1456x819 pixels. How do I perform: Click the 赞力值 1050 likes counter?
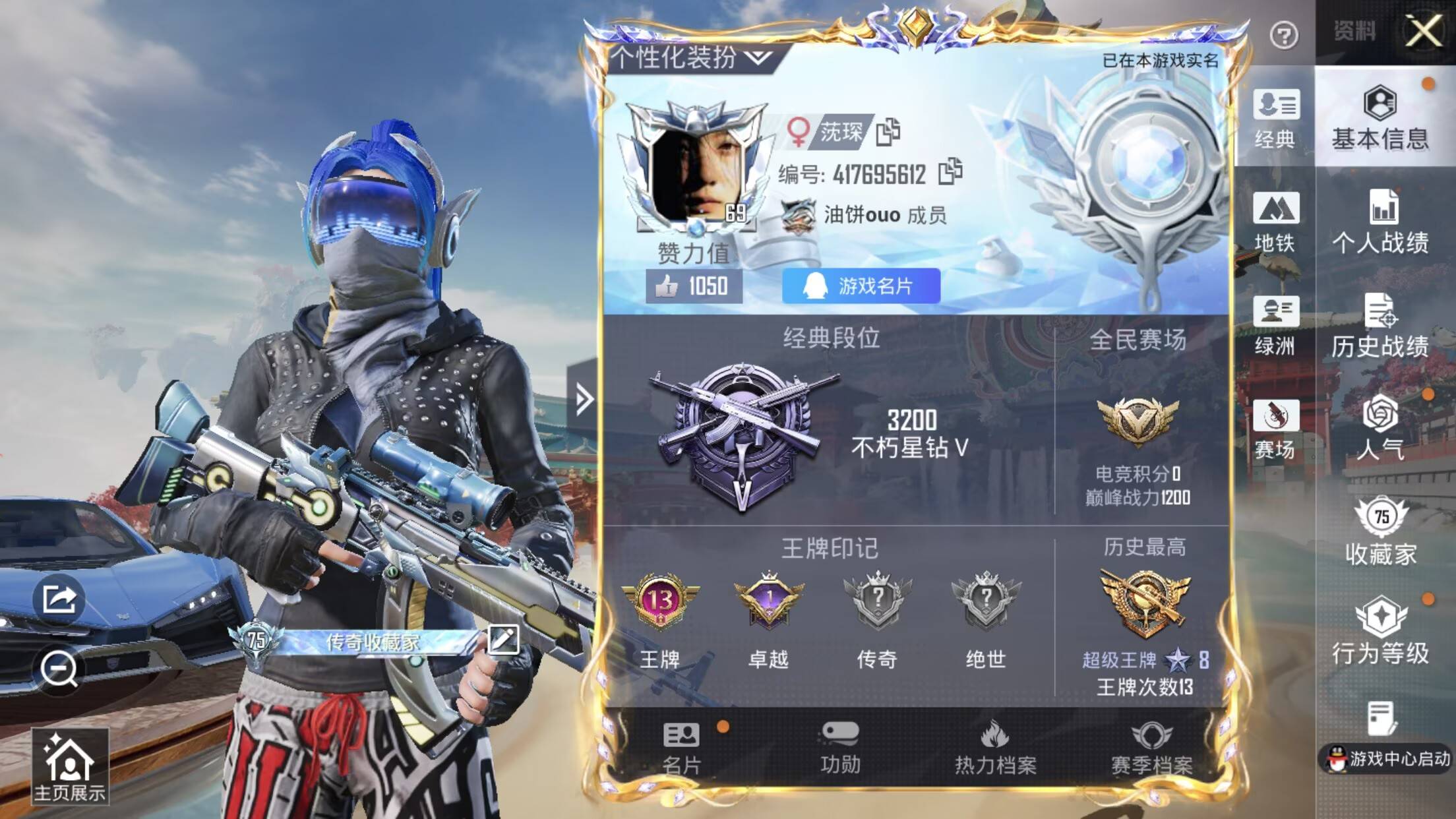coord(687,286)
